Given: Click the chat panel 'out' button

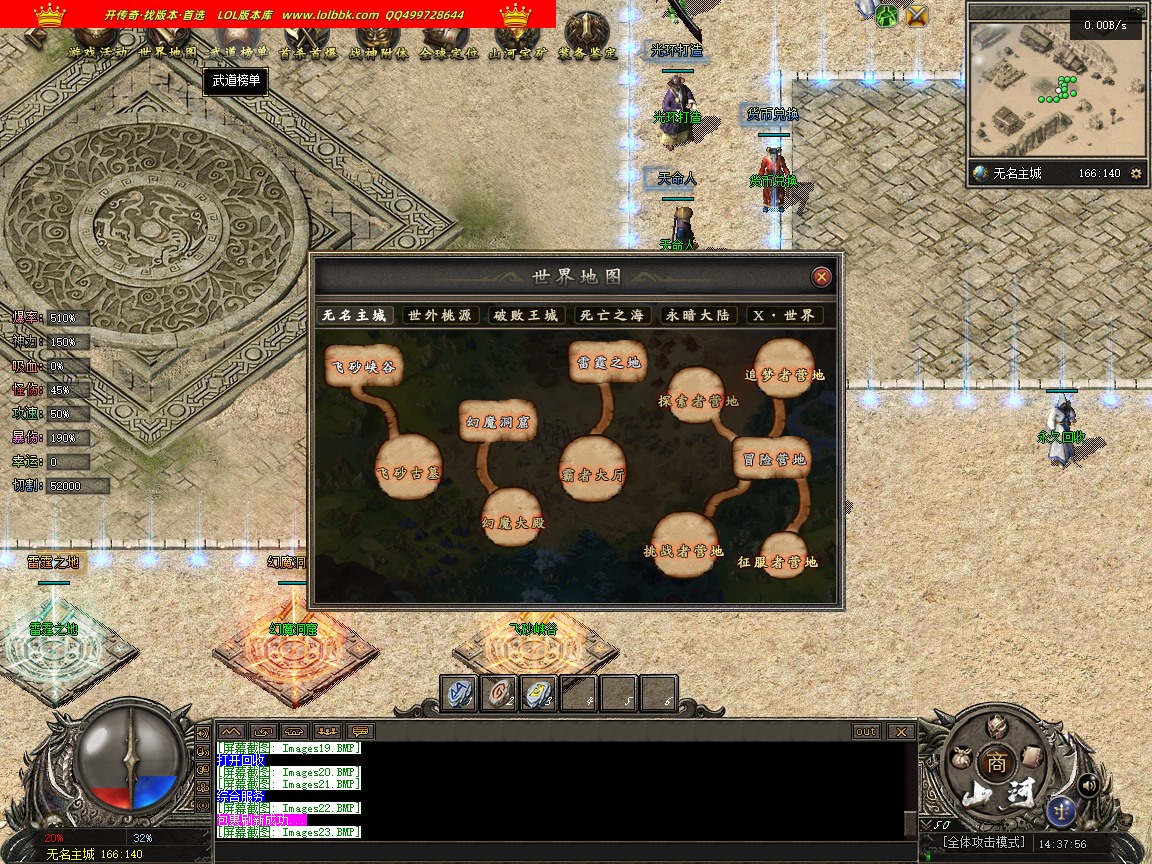Looking at the screenshot, I should click(866, 732).
